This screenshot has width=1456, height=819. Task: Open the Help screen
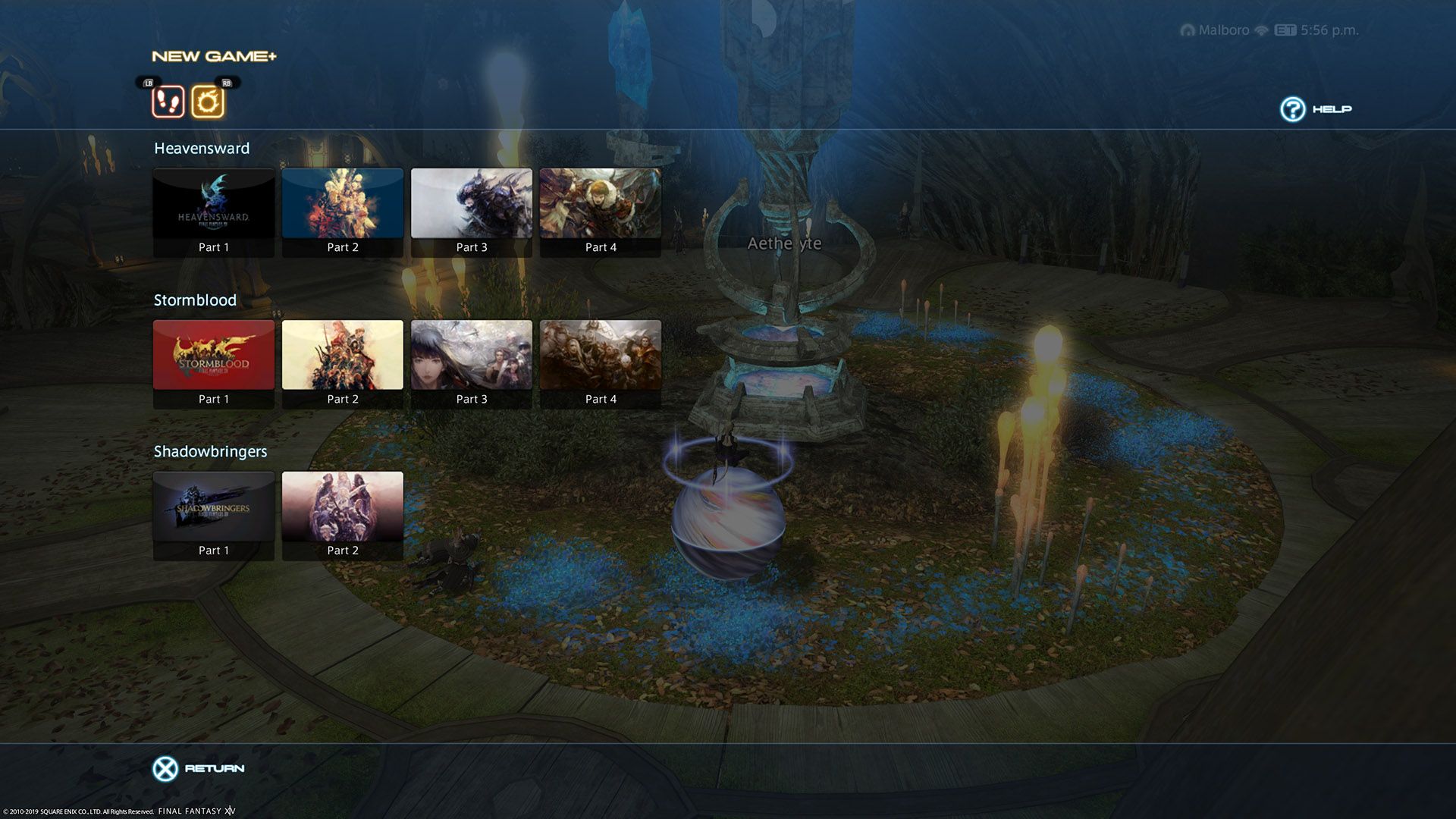[1316, 109]
